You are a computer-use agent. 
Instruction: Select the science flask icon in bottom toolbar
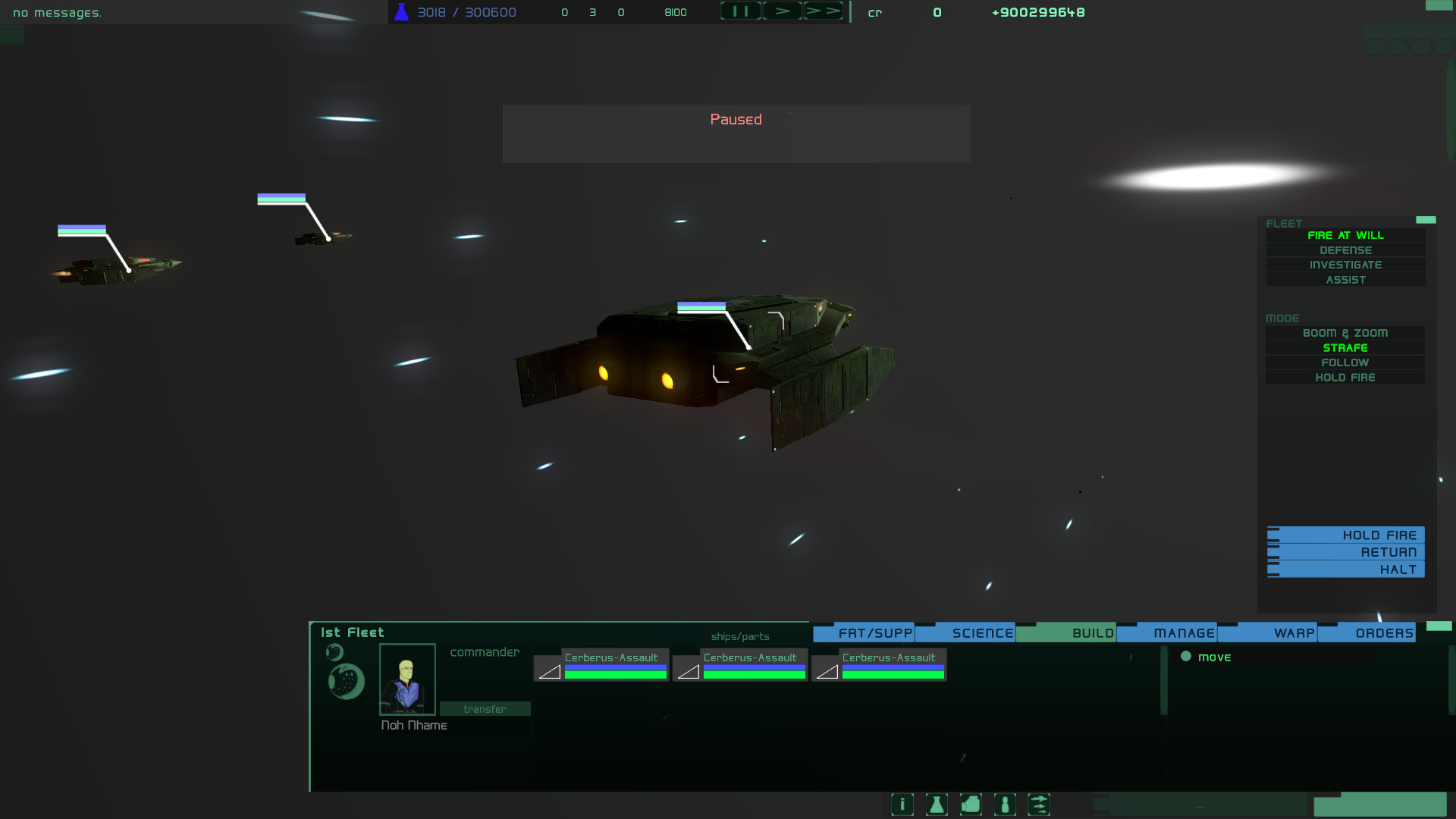(936, 805)
